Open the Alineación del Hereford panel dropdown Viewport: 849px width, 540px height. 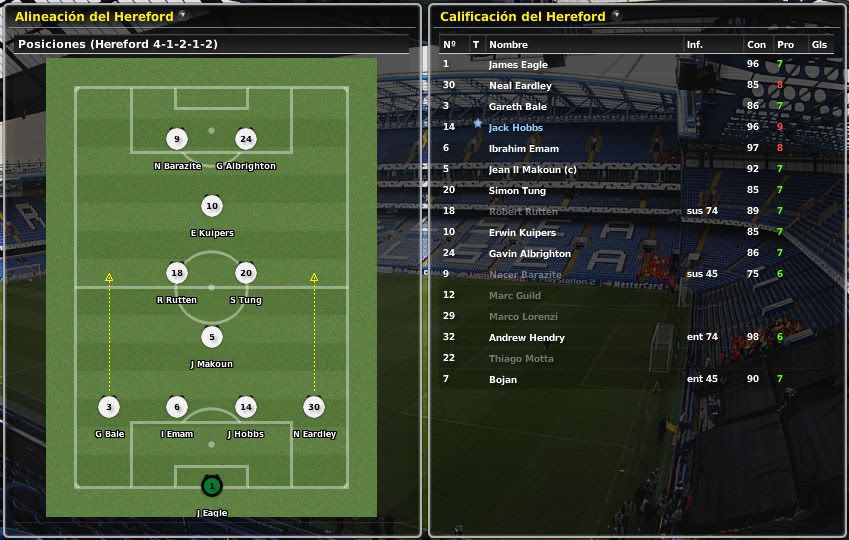click(183, 15)
